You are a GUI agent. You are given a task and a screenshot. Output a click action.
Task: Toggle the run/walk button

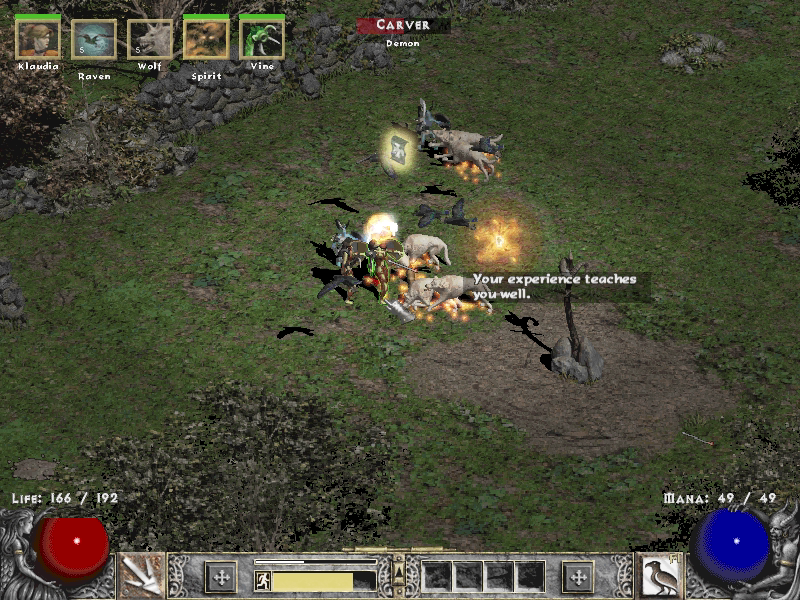pyautogui.click(x=263, y=581)
